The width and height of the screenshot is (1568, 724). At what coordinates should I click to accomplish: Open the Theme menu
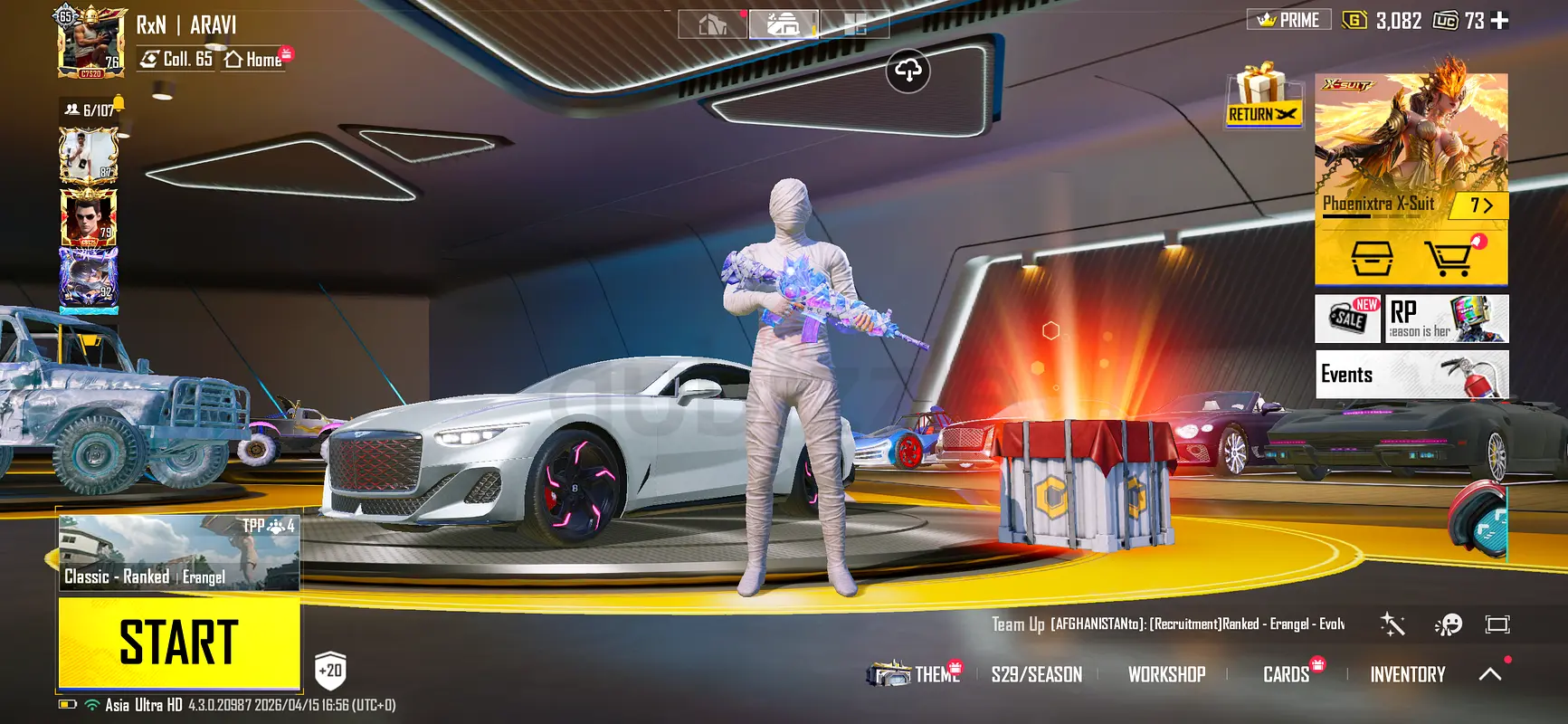(936, 674)
